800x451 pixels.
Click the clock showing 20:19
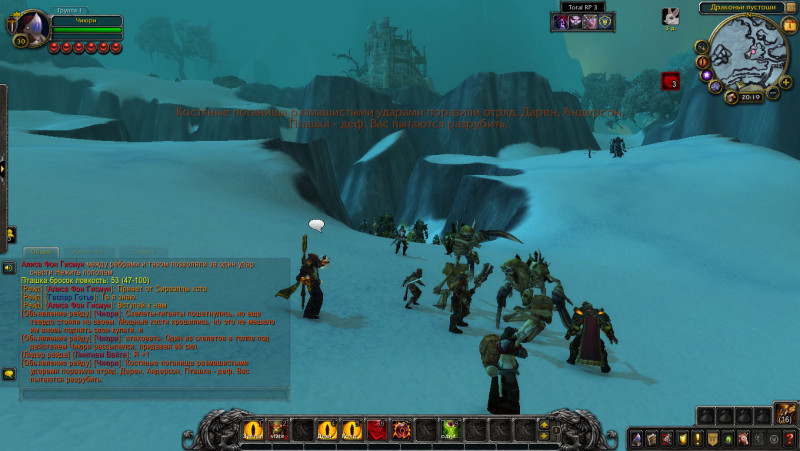pyautogui.click(x=751, y=97)
